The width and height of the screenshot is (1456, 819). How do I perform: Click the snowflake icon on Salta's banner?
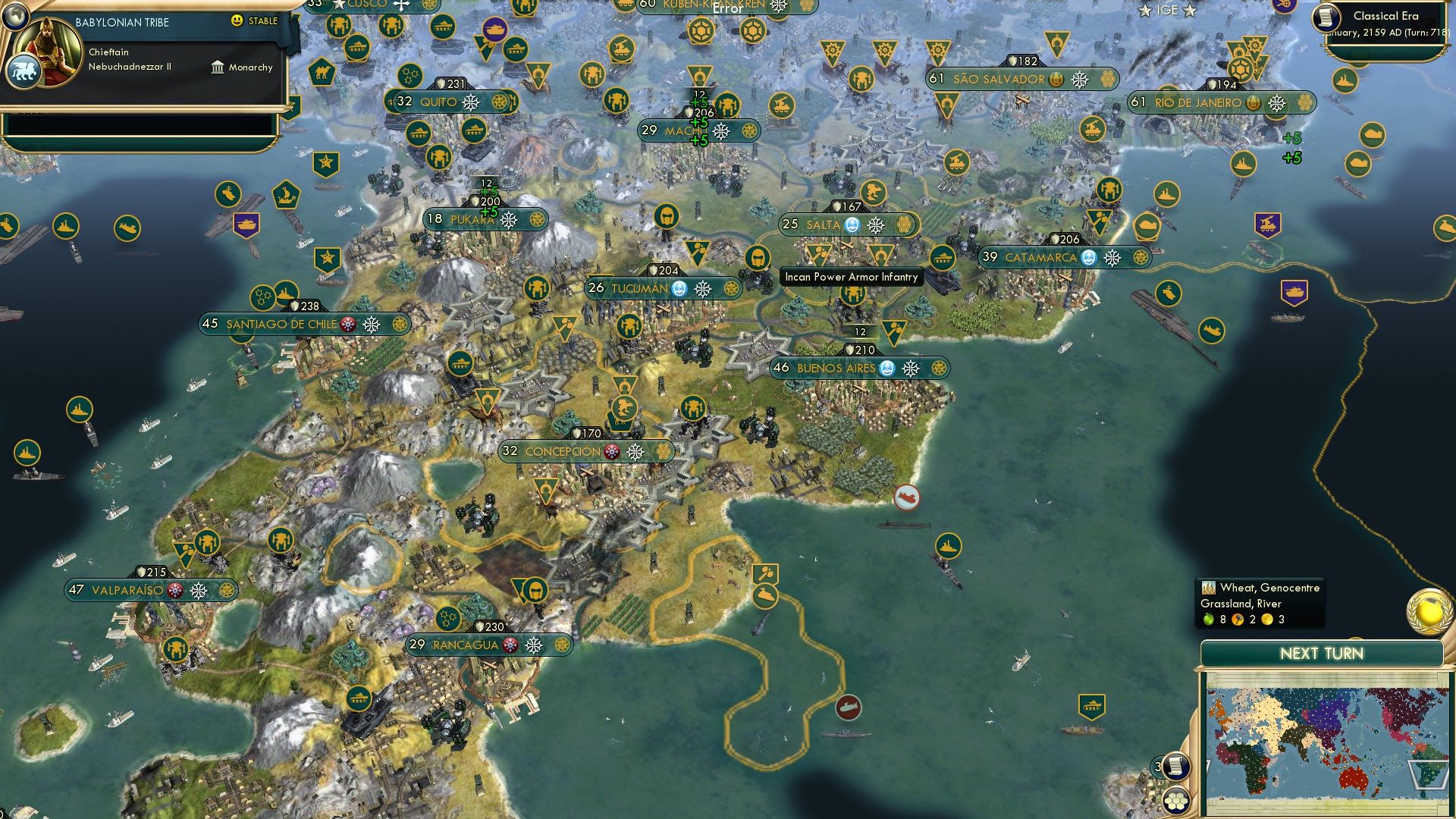[877, 225]
